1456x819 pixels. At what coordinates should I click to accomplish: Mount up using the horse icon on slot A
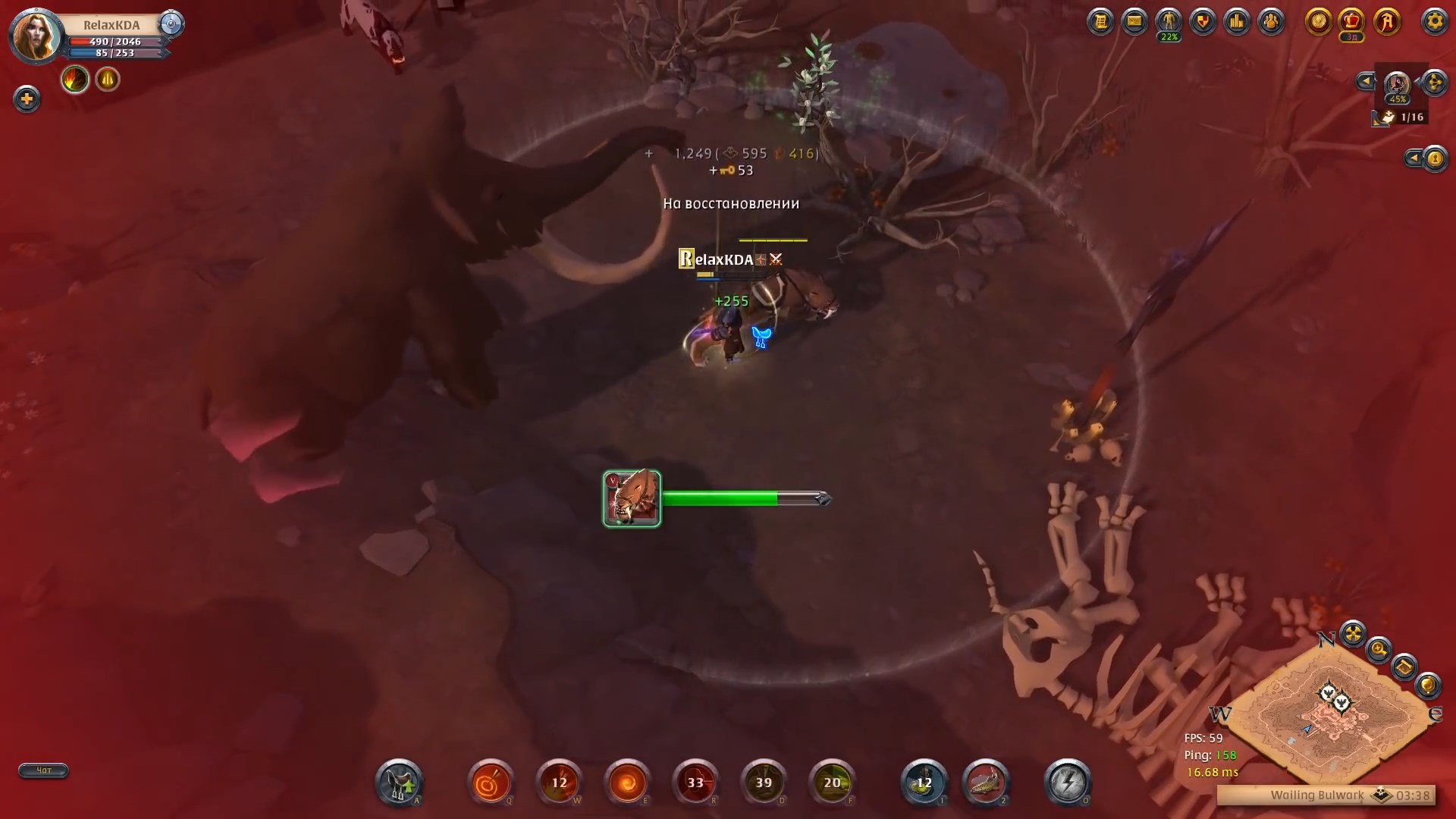pos(398,783)
